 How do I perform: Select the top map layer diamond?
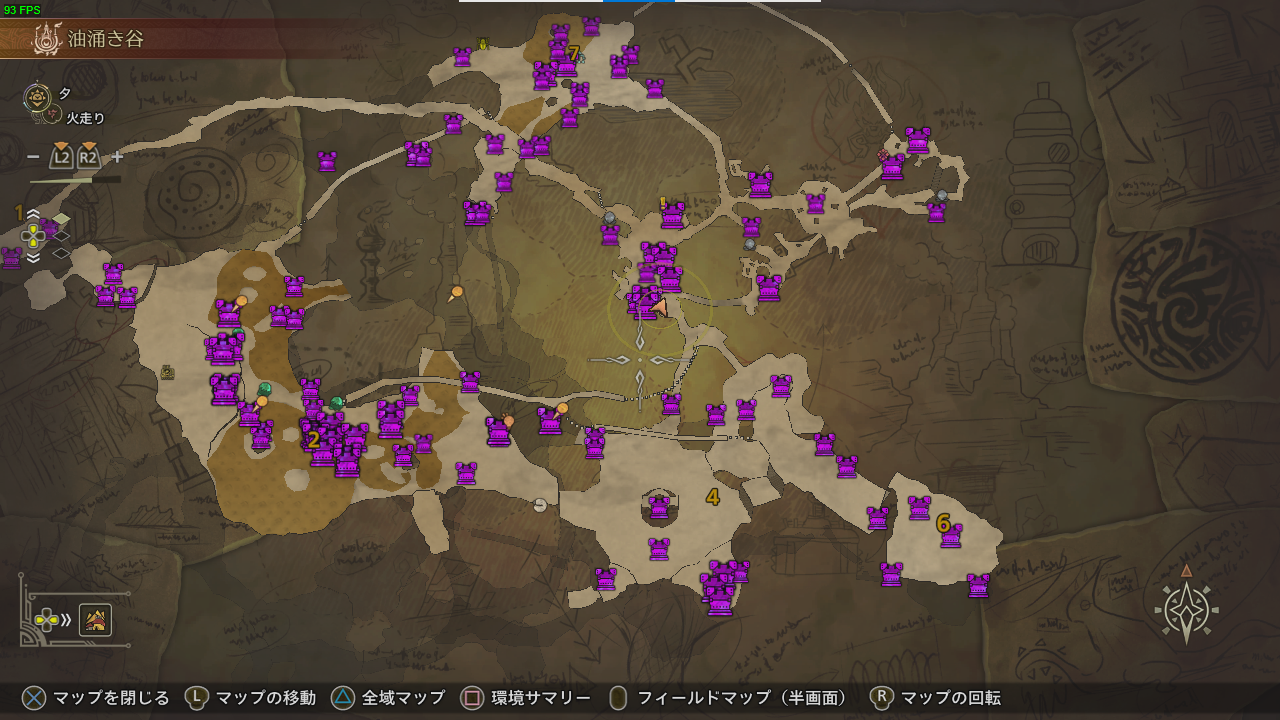pos(61,218)
